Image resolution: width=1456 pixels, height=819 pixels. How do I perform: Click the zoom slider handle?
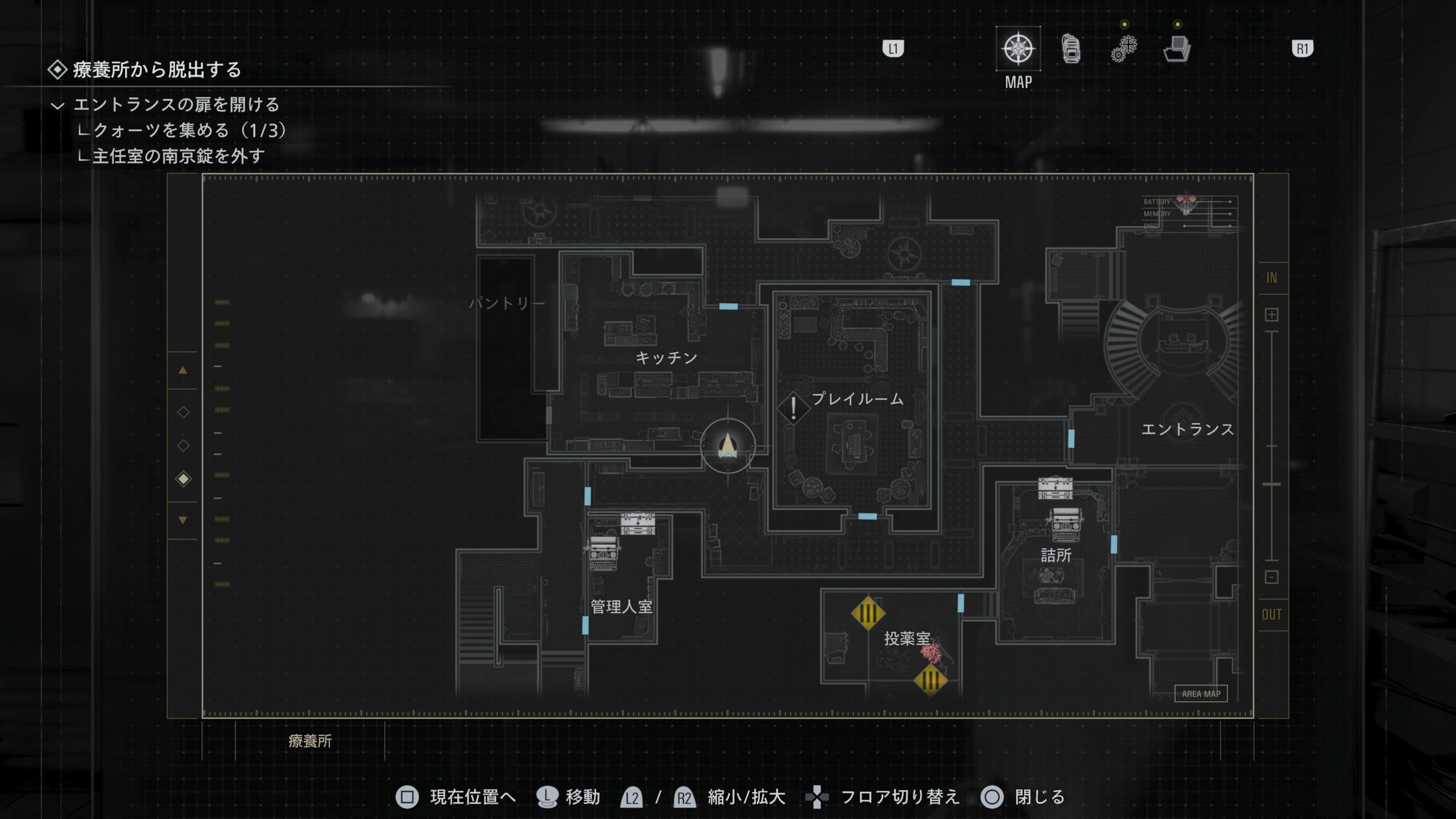[x=1272, y=484]
